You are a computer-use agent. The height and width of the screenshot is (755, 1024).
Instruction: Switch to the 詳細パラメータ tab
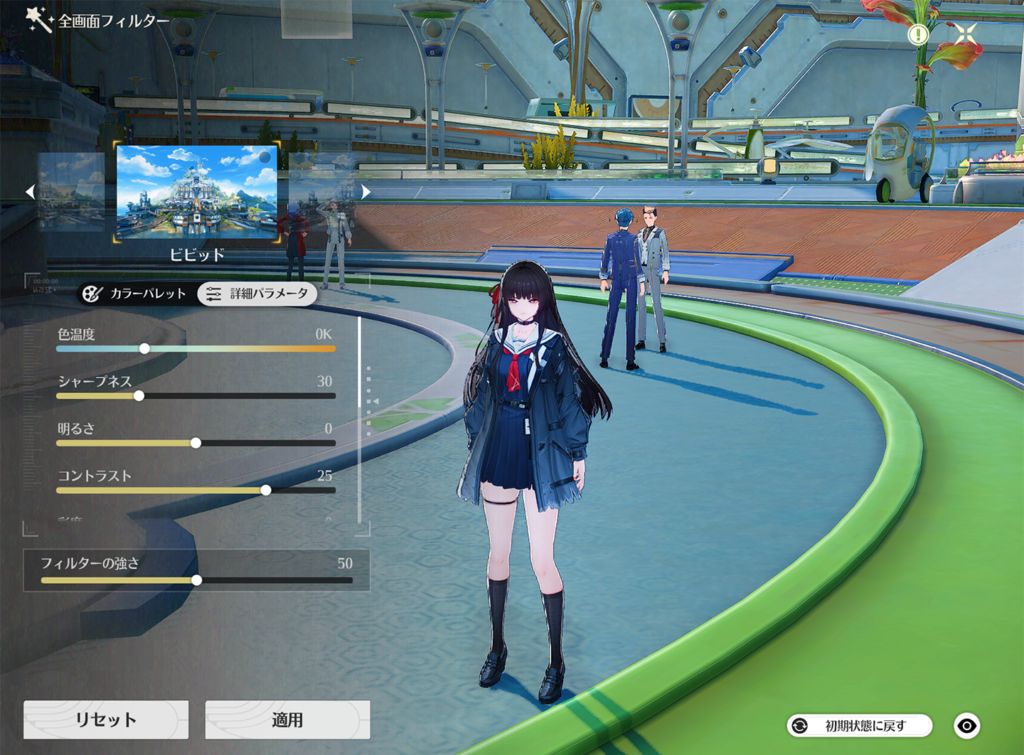point(257,294)
